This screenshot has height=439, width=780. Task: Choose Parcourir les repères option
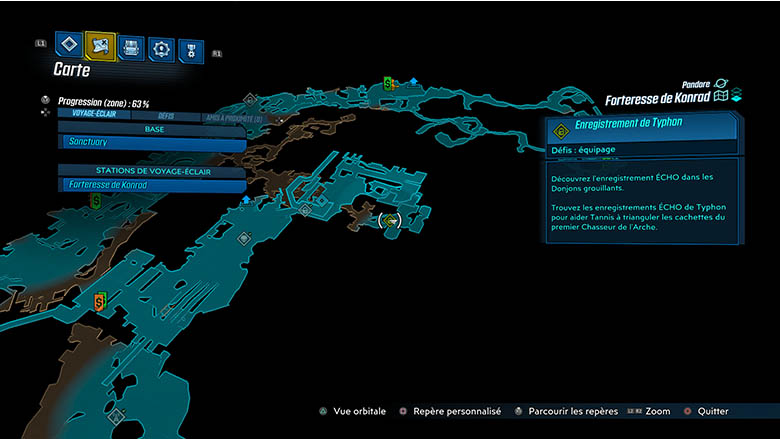pos(566,411)
